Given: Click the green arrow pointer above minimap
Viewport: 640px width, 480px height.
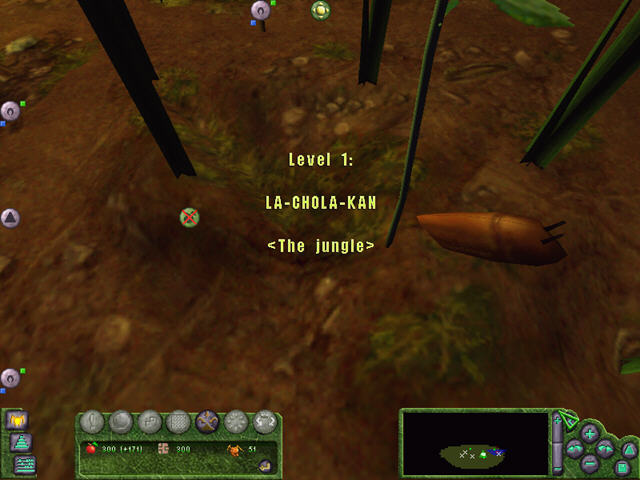Looking at the screenshot, I should (567, 416).
